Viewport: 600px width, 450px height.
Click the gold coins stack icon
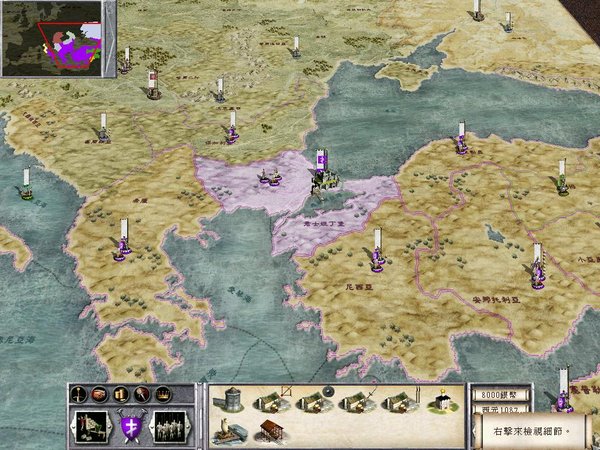coord(119,393)
